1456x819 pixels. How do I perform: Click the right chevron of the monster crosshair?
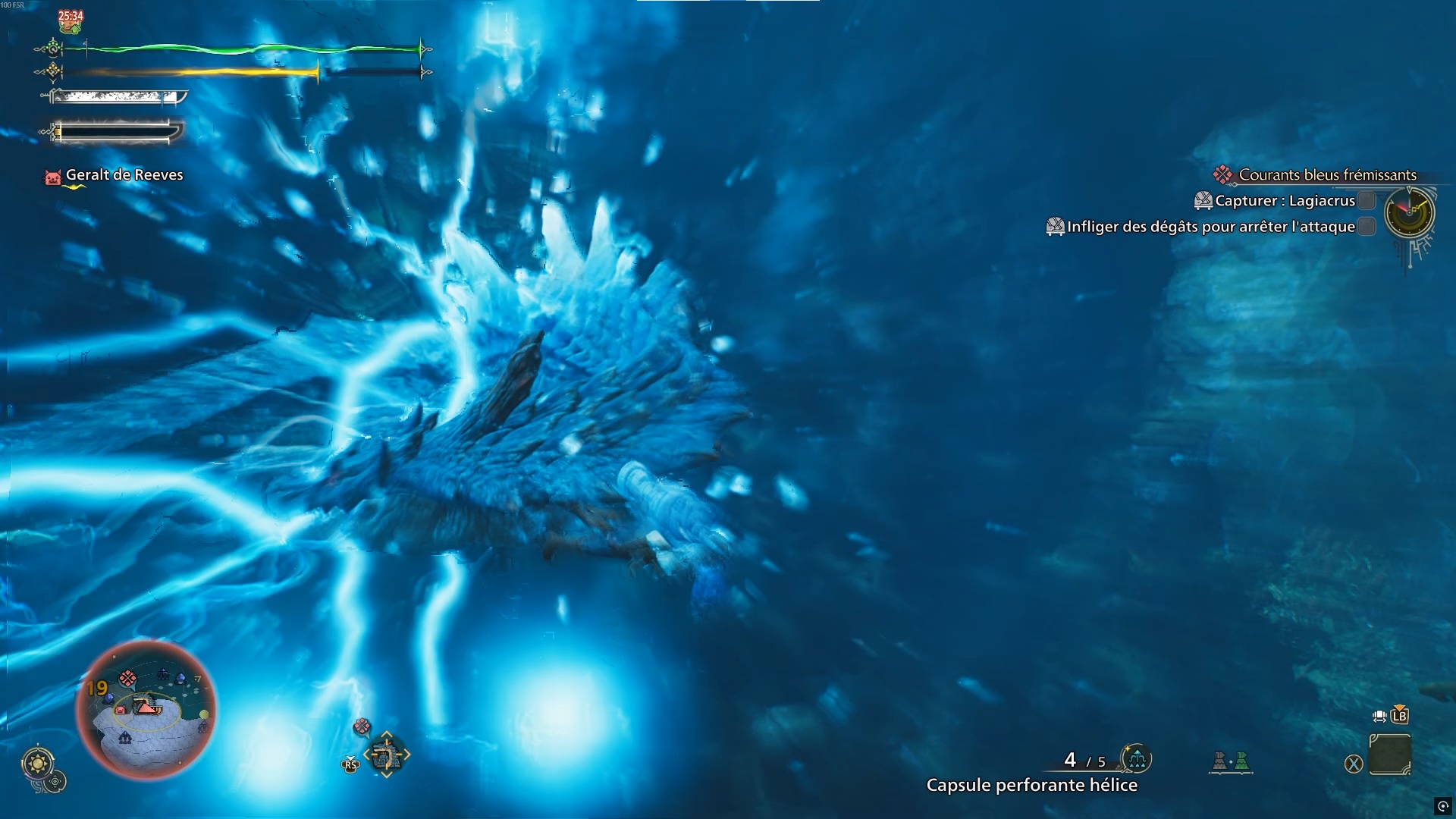[x=407, y=754]
